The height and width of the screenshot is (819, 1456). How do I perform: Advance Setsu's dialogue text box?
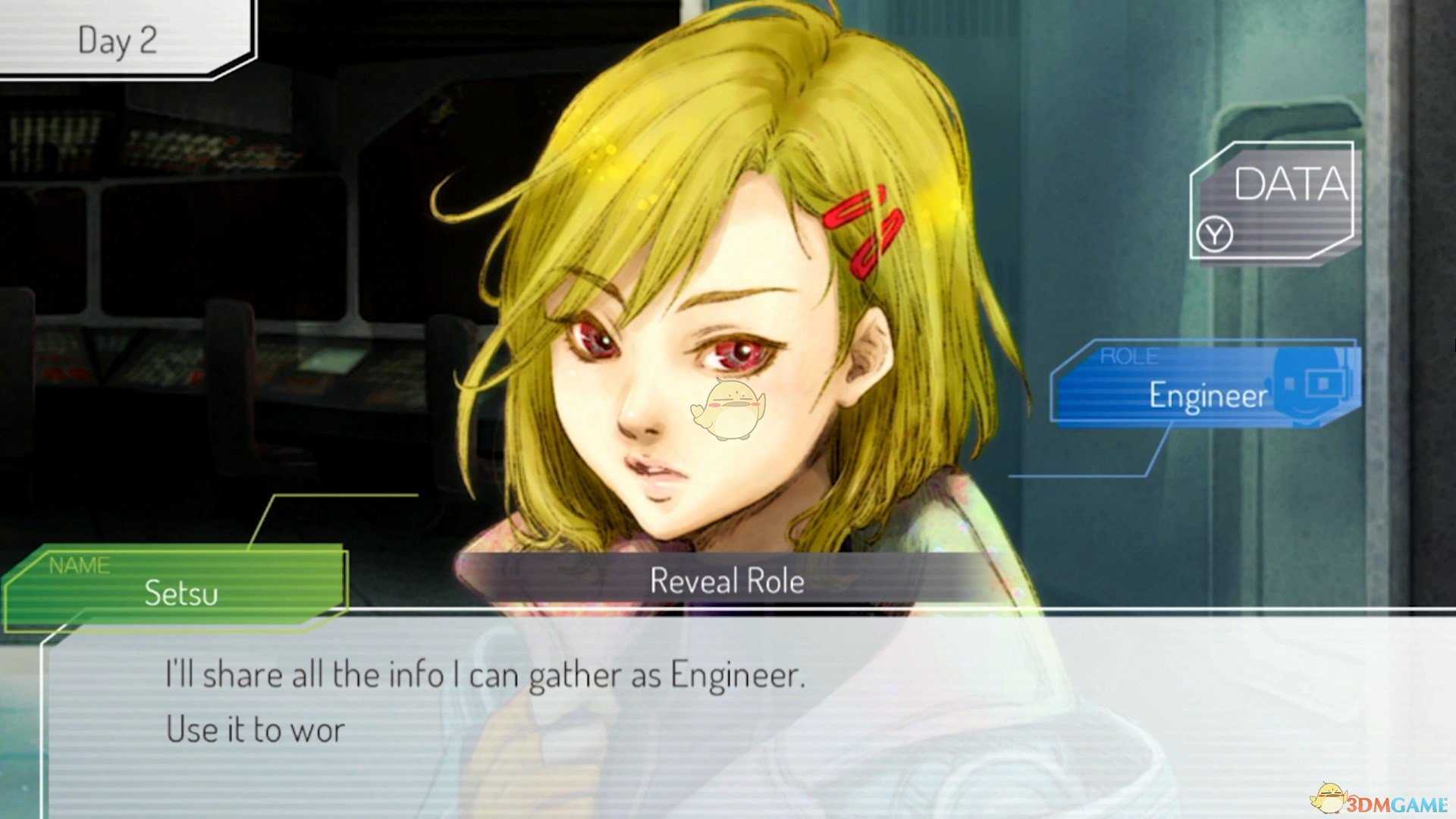728,713
